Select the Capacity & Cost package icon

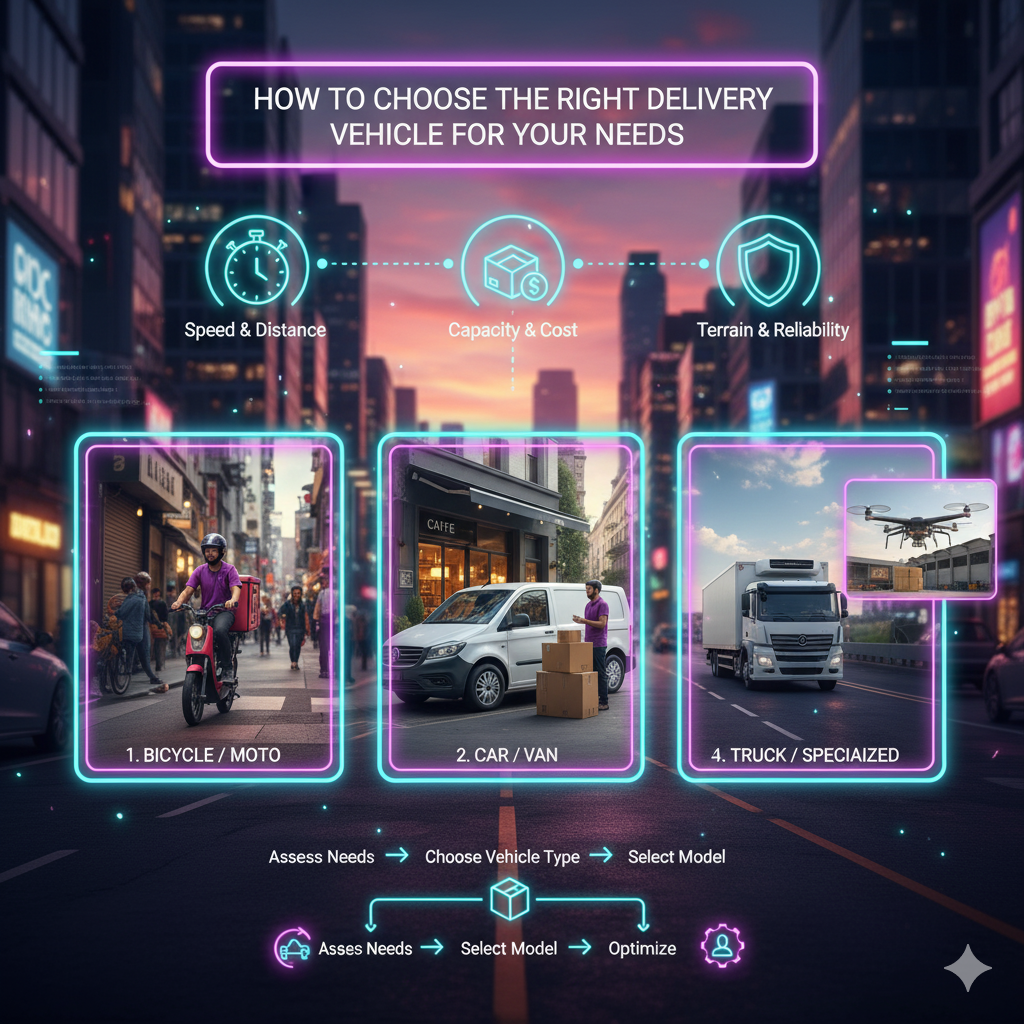point(512,265)
